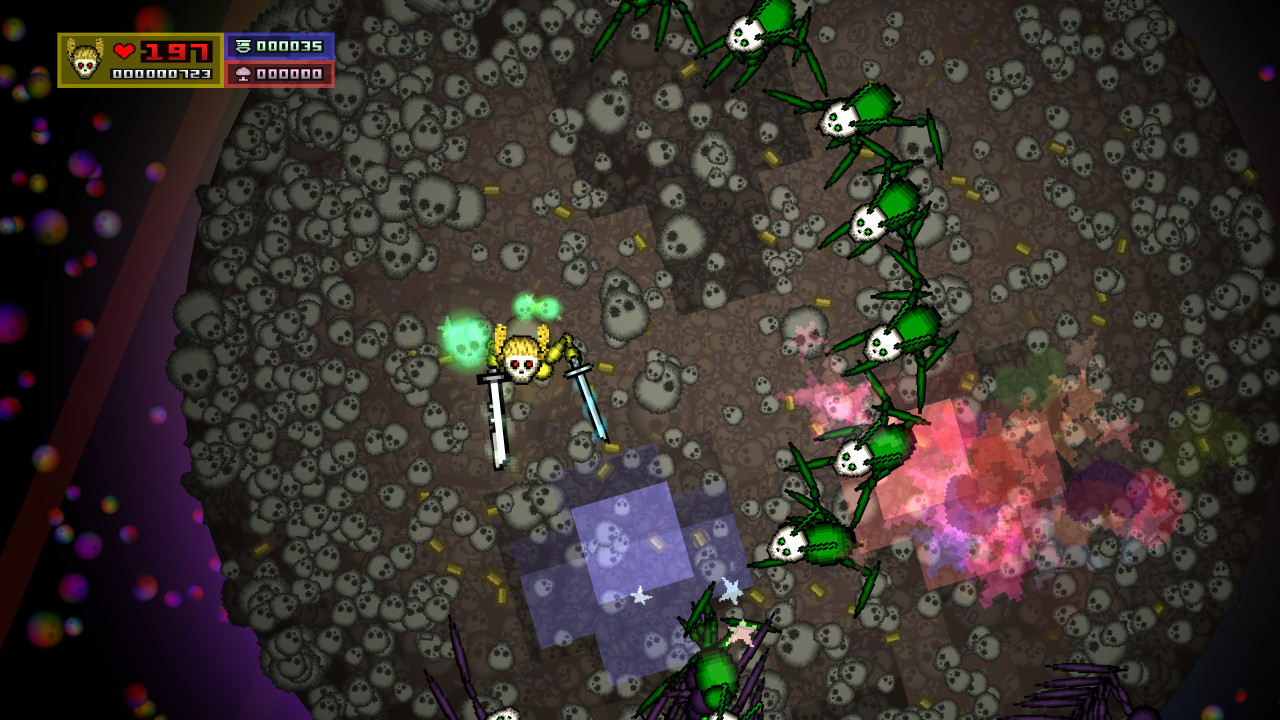Click the topmost green spider enemy

click(x=745, y=35)
